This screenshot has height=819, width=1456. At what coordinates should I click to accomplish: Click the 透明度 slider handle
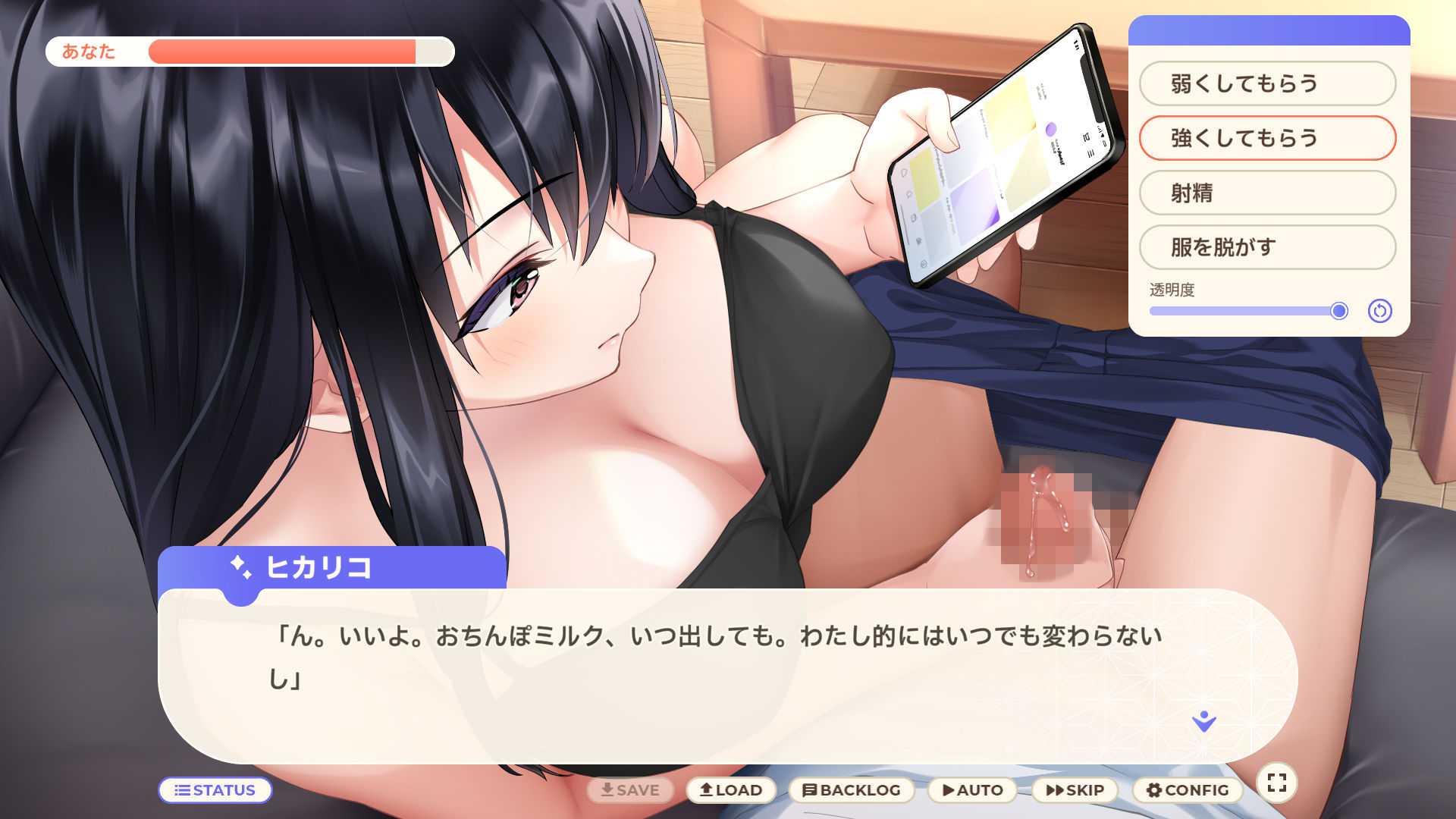(1339, 311)
